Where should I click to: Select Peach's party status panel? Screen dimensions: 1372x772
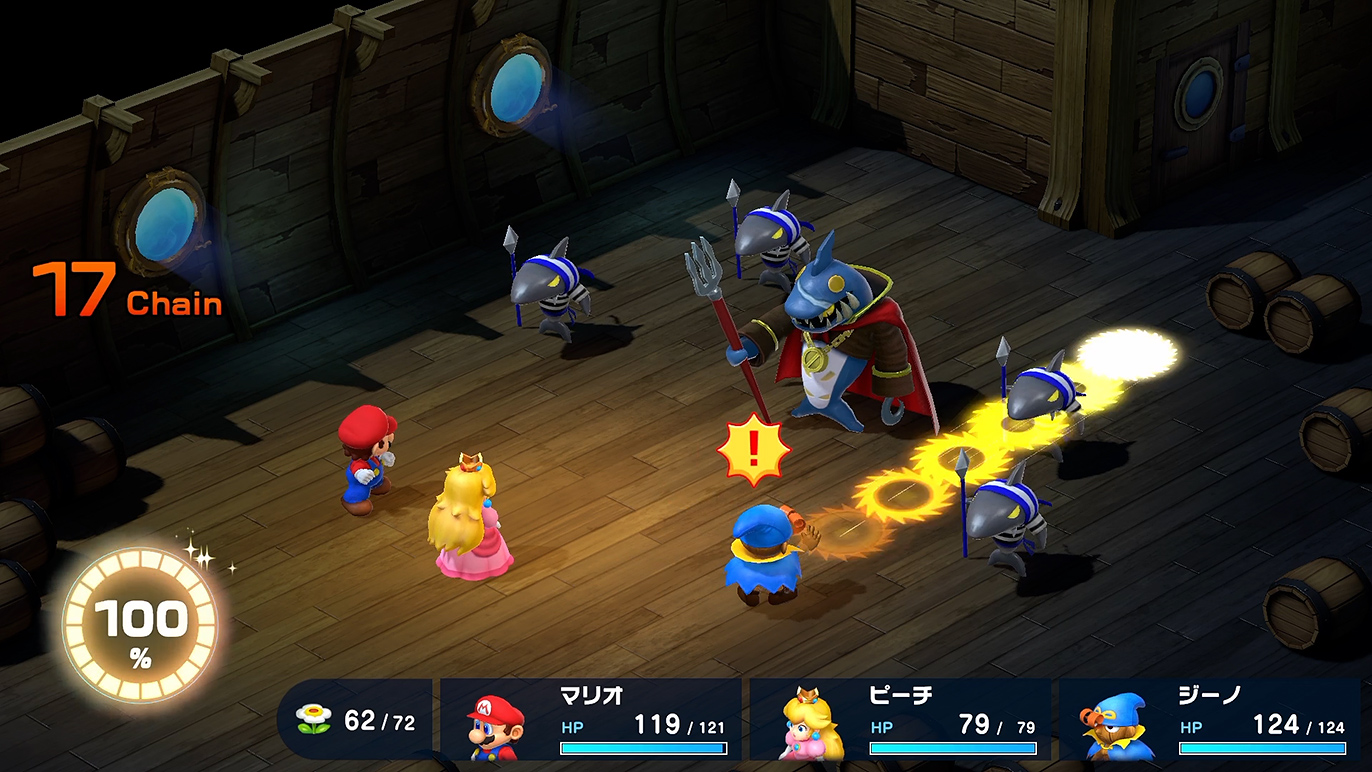coord(900,720)
